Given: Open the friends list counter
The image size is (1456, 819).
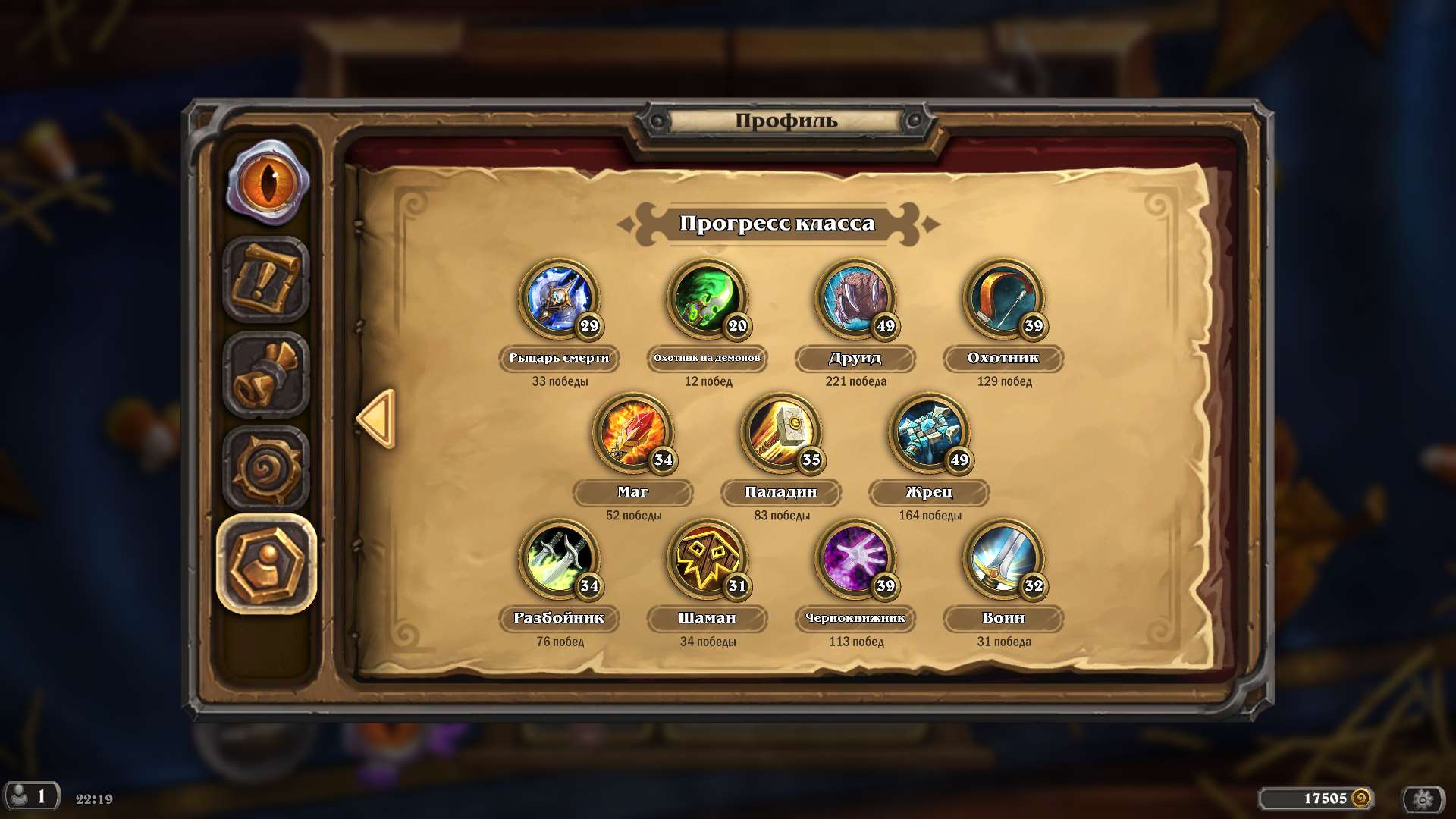Looking at the screenshot, I should (x=32, y=797).
